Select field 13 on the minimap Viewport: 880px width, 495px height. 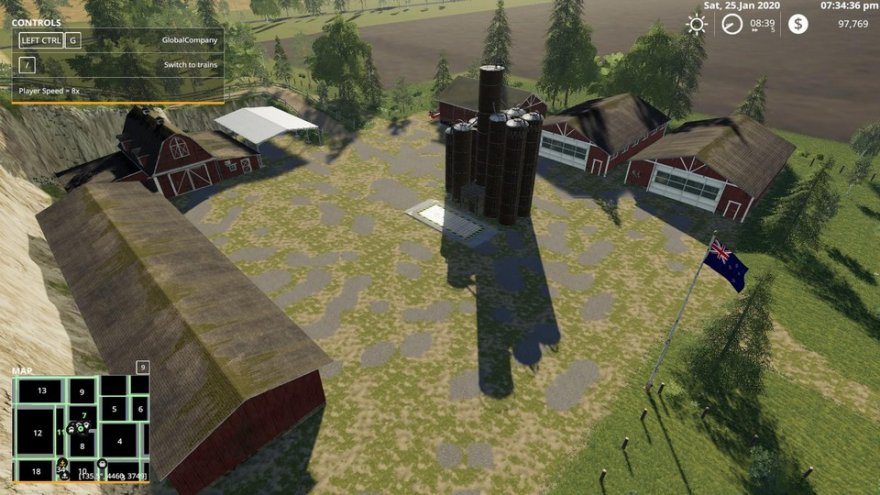coord(41,390)
